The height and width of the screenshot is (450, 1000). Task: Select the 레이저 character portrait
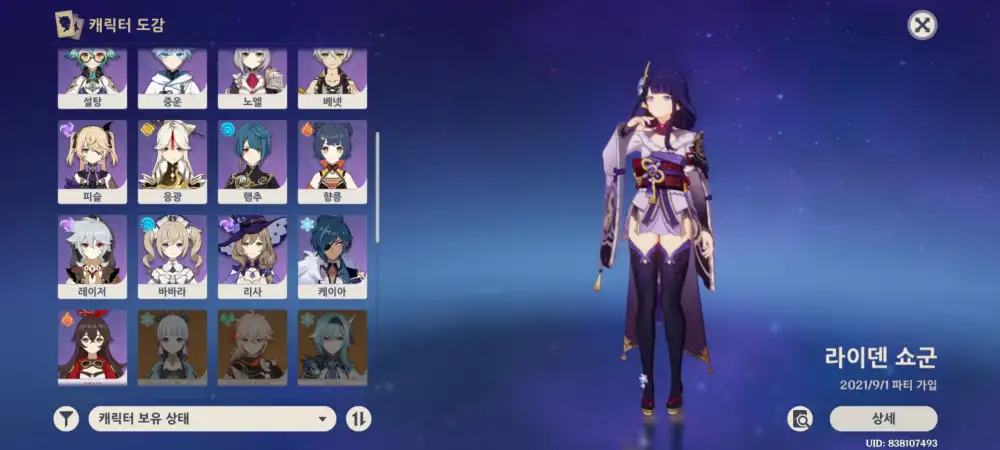[92, 255]
